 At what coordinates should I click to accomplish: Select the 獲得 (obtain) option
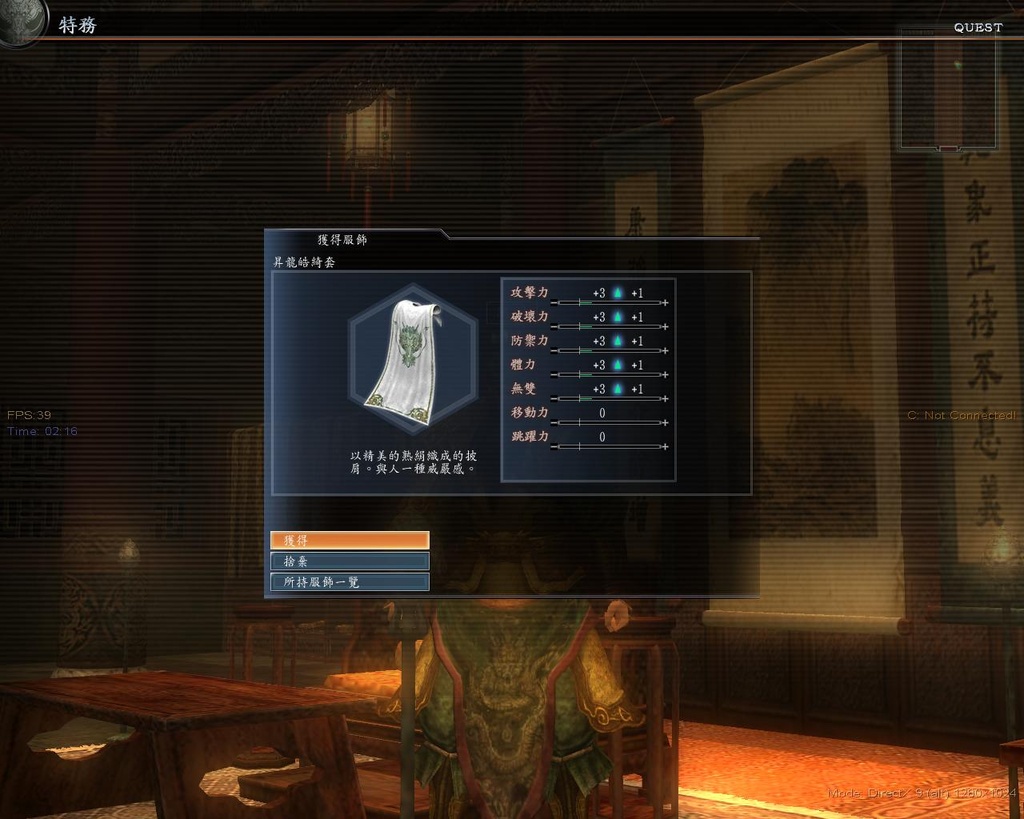pyautogui.click(x=349, y=540)
